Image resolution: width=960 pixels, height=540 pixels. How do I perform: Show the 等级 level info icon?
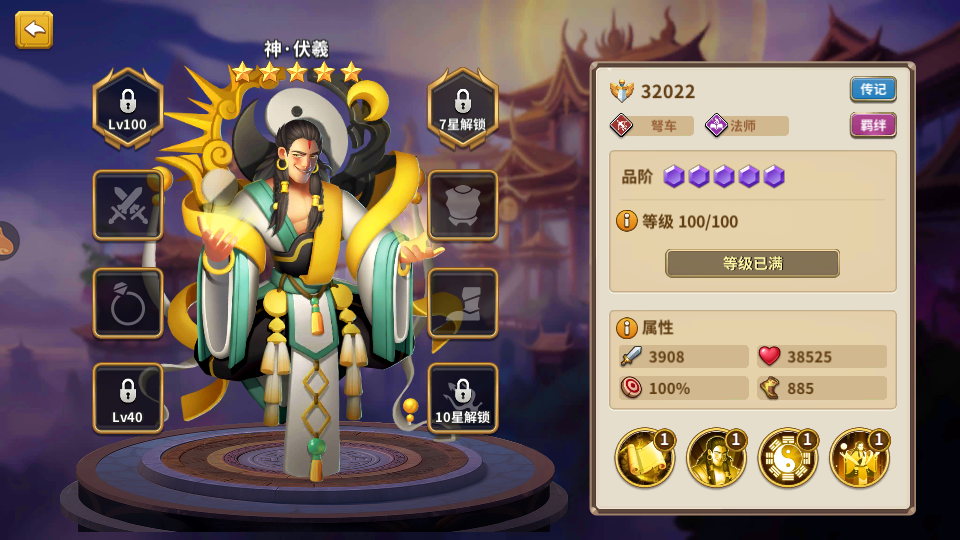click(x=627, y=221)
